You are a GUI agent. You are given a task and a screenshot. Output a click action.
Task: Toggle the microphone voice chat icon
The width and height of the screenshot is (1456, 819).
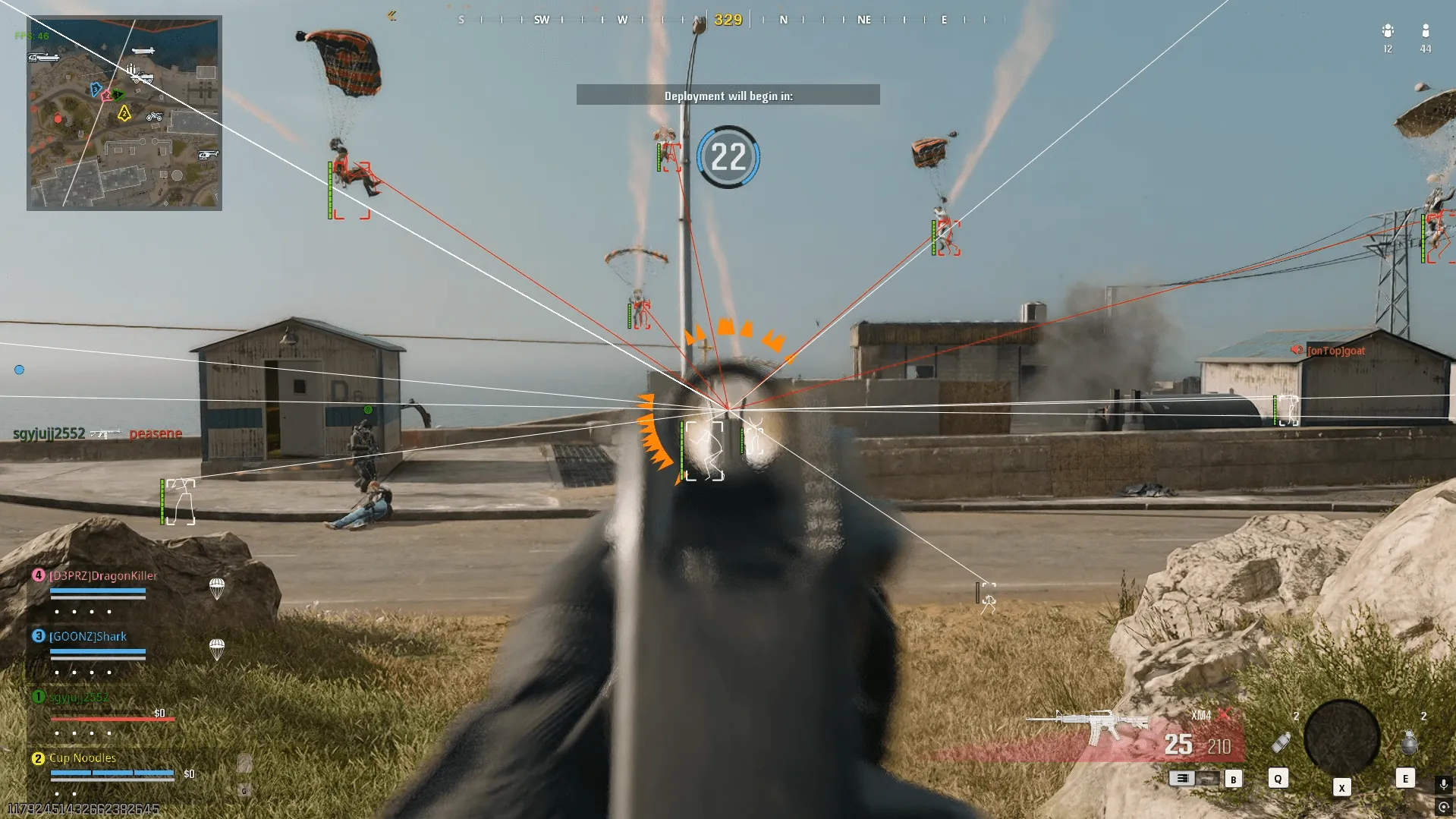pyautogui.click(x=1443, y=784)
